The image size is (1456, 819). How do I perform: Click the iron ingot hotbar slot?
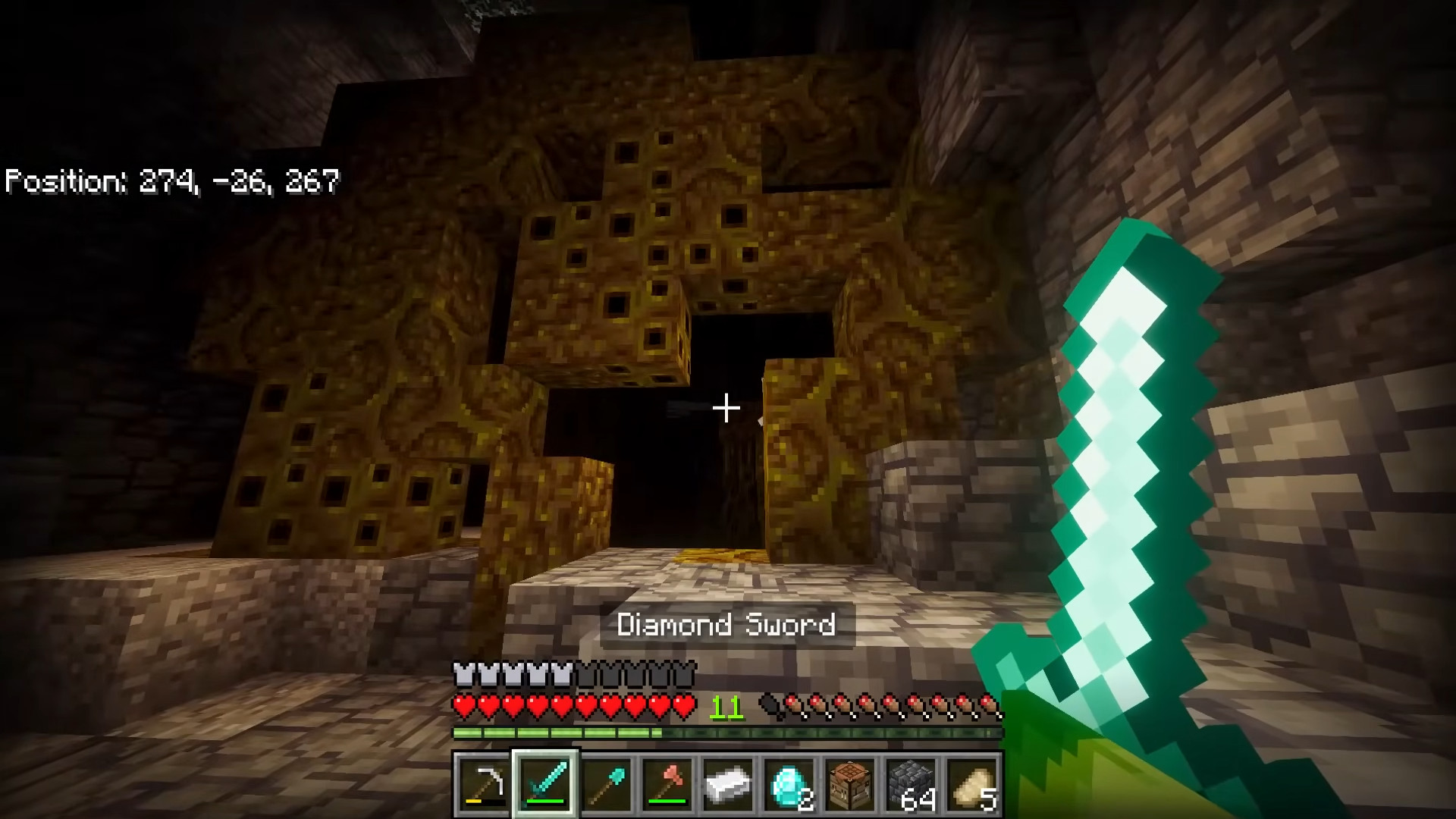(727, 783)
